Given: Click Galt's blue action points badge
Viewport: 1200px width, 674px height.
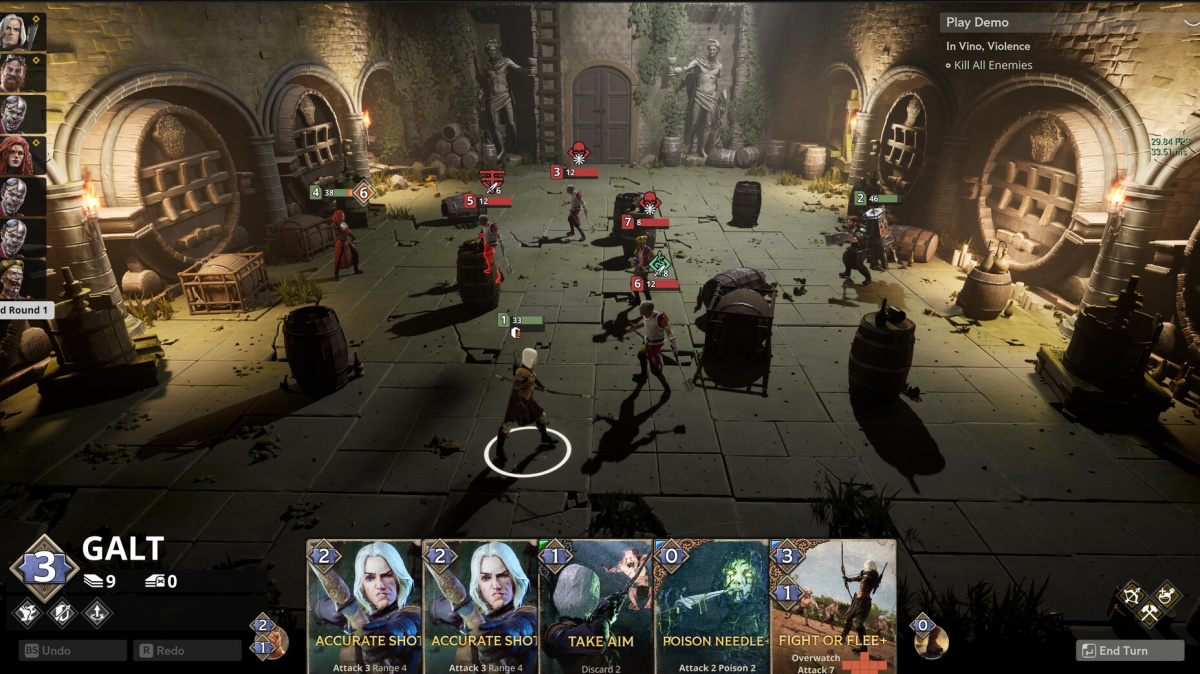Looking at the screenshot, I should point(44,568).
